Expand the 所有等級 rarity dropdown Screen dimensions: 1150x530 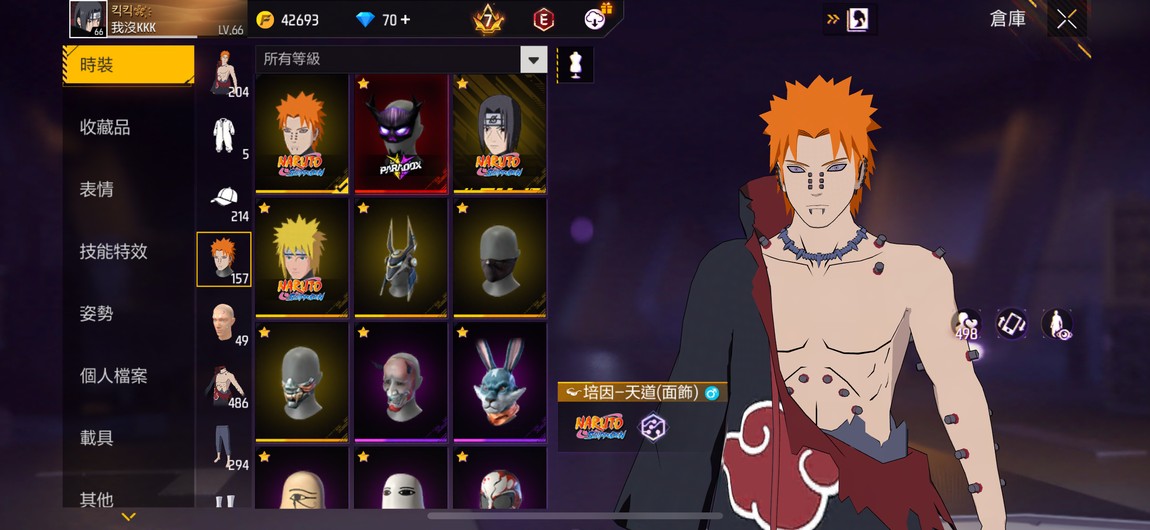[533, 59]
